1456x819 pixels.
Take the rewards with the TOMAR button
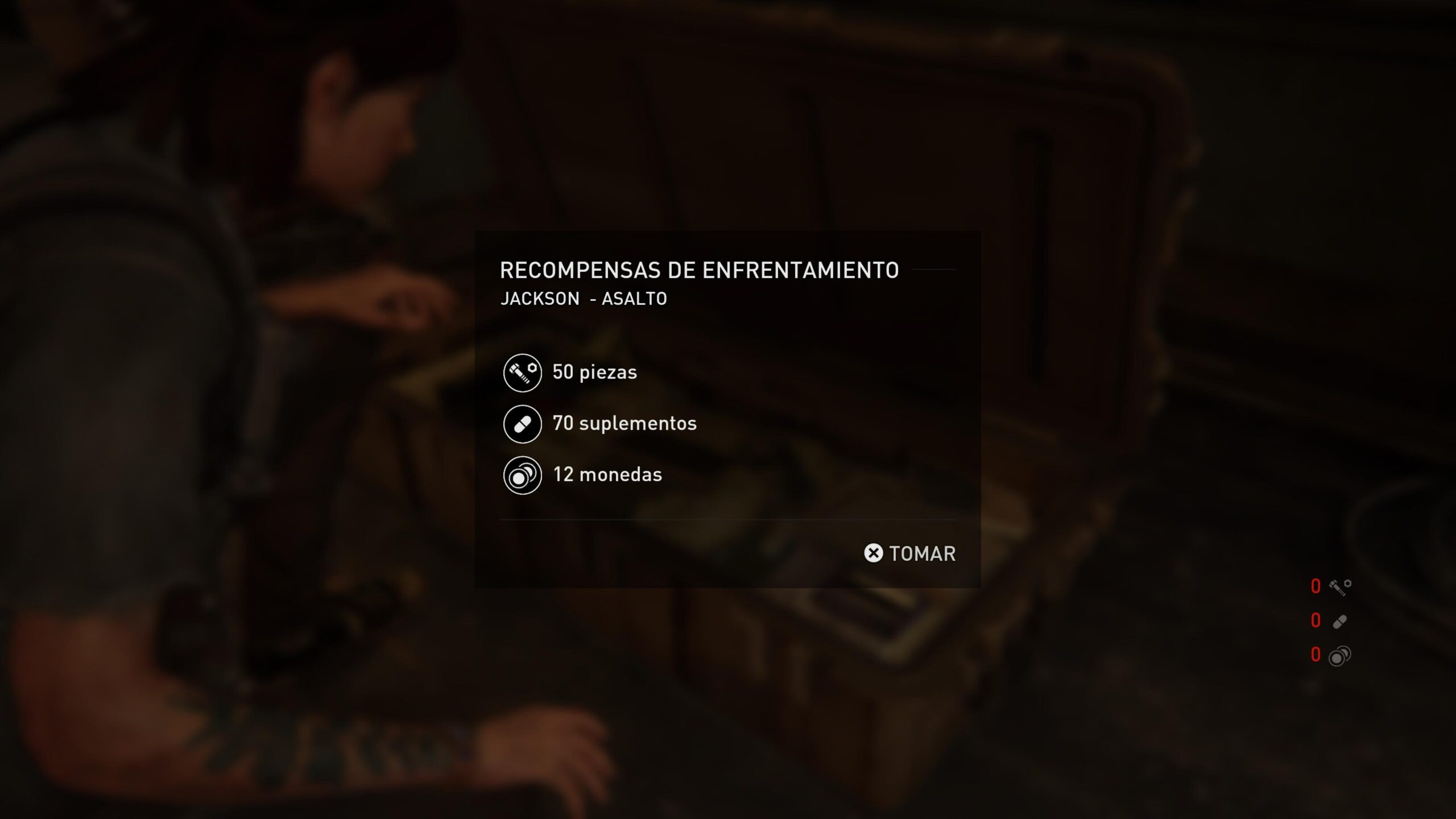point(910,553)
